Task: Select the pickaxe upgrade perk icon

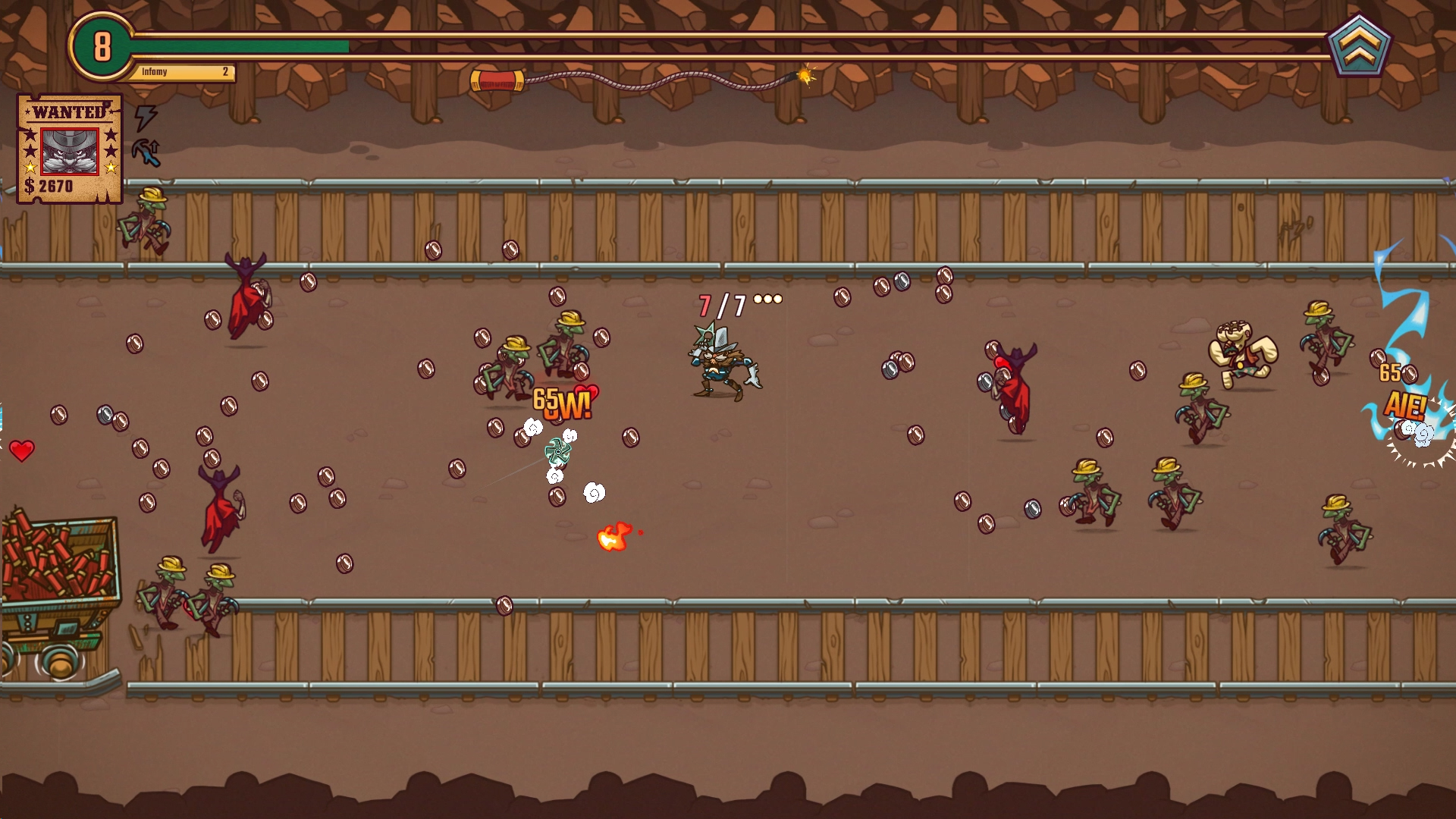Action: point(146,152)
